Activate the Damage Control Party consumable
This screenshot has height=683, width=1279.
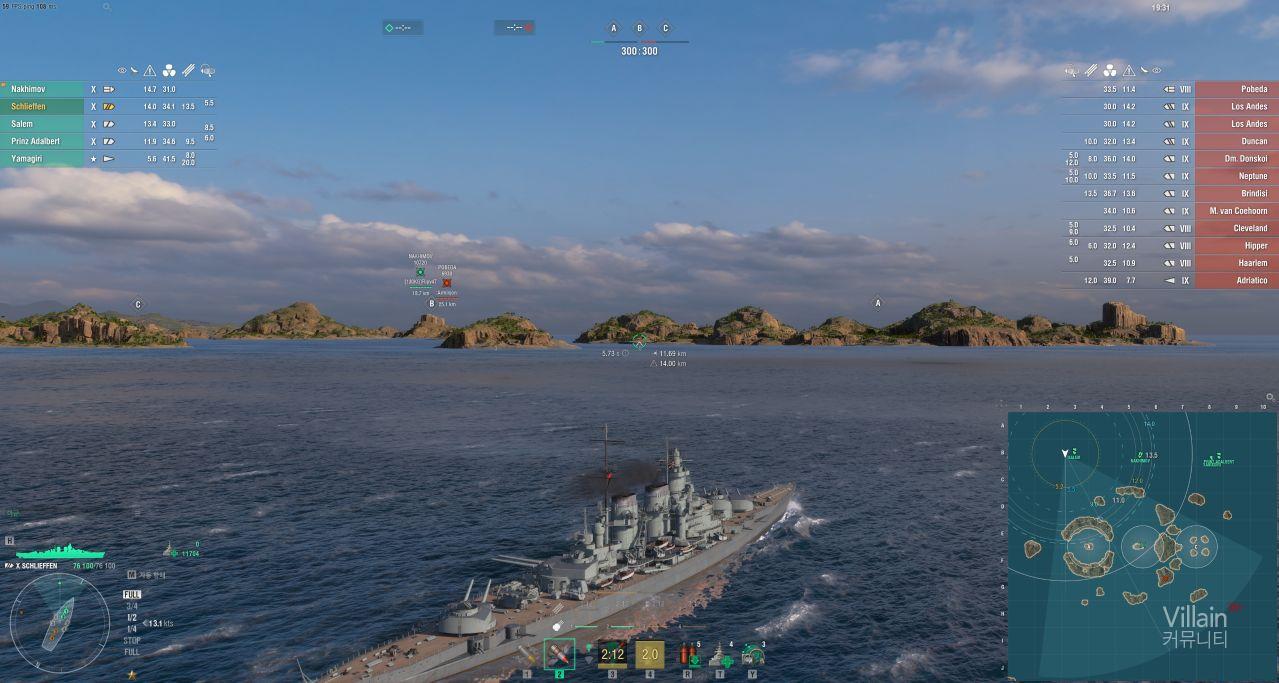click(688, 655)
